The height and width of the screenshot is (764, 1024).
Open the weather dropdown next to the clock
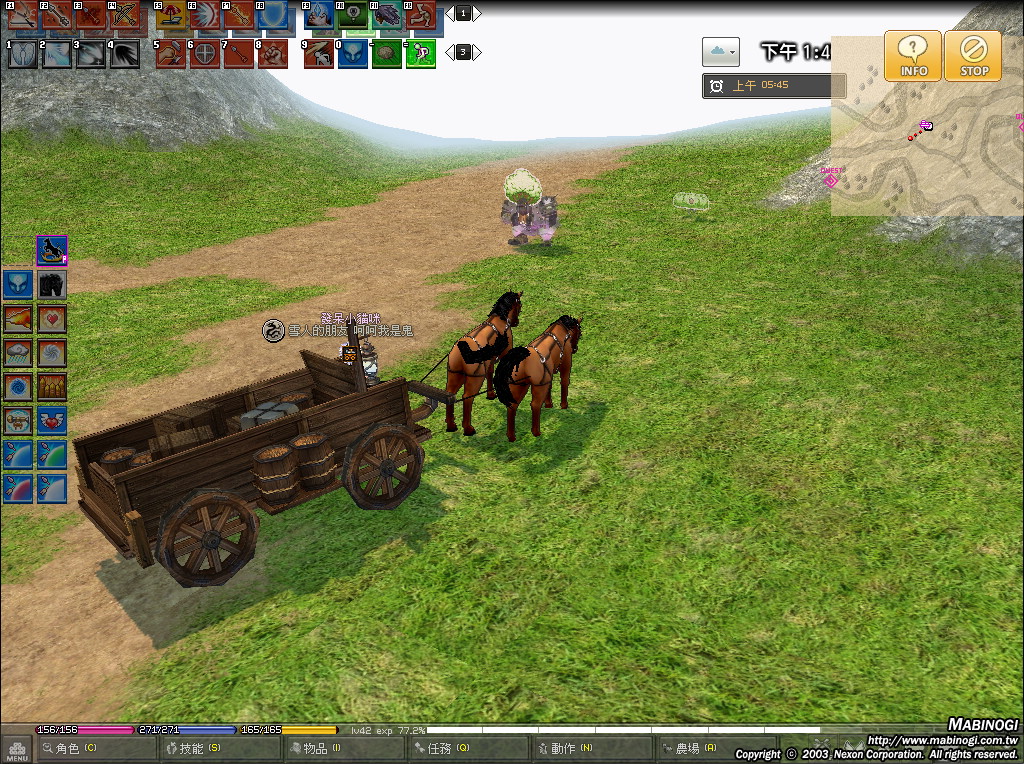pos(720,51)
